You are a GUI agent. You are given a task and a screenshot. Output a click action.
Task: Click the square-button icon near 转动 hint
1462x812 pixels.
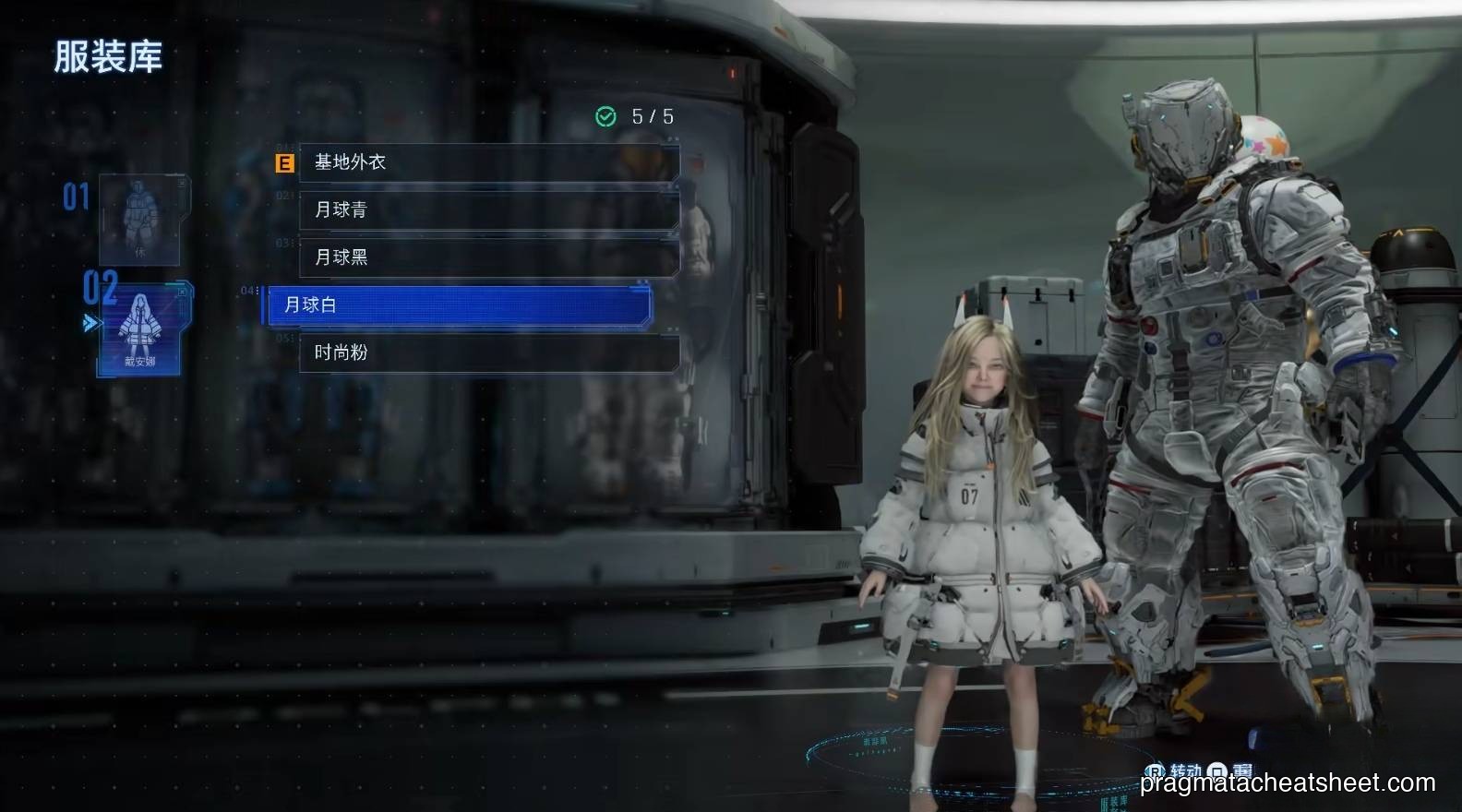click(x=1217, y=769)
